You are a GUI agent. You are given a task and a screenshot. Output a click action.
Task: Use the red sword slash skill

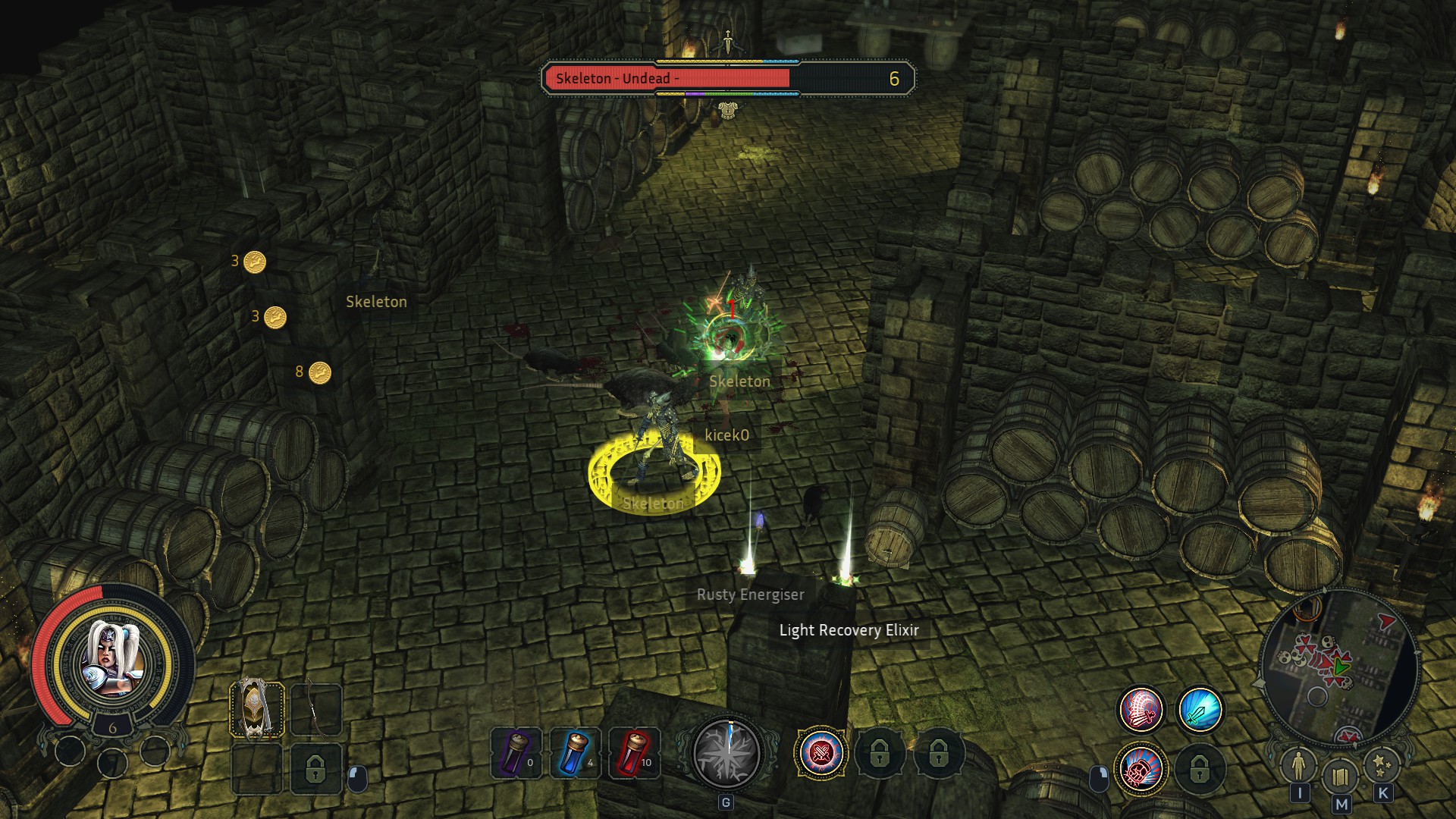[x=1141, y=710]
